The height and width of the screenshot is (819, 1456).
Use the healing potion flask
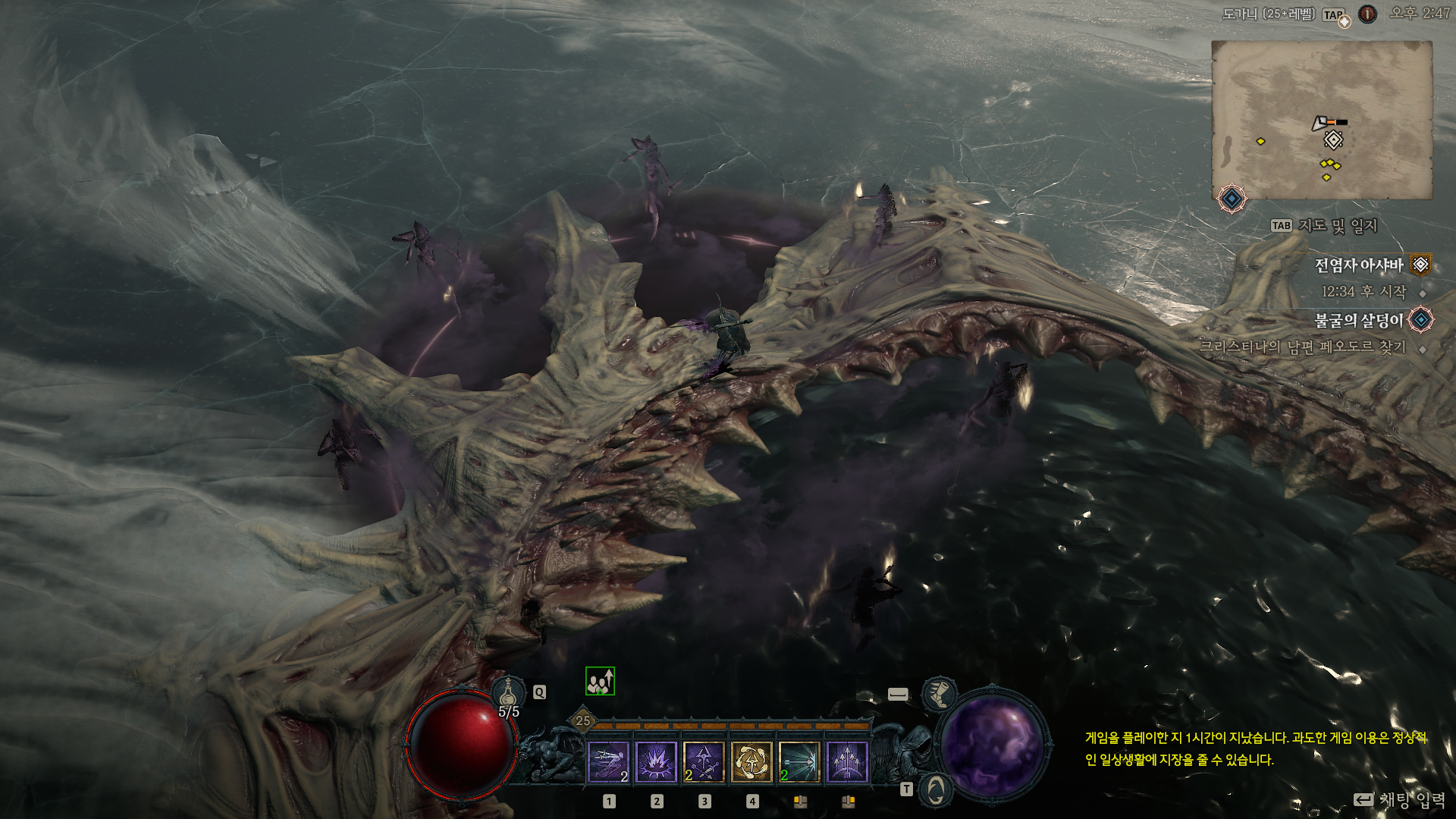tap(508, 692)
